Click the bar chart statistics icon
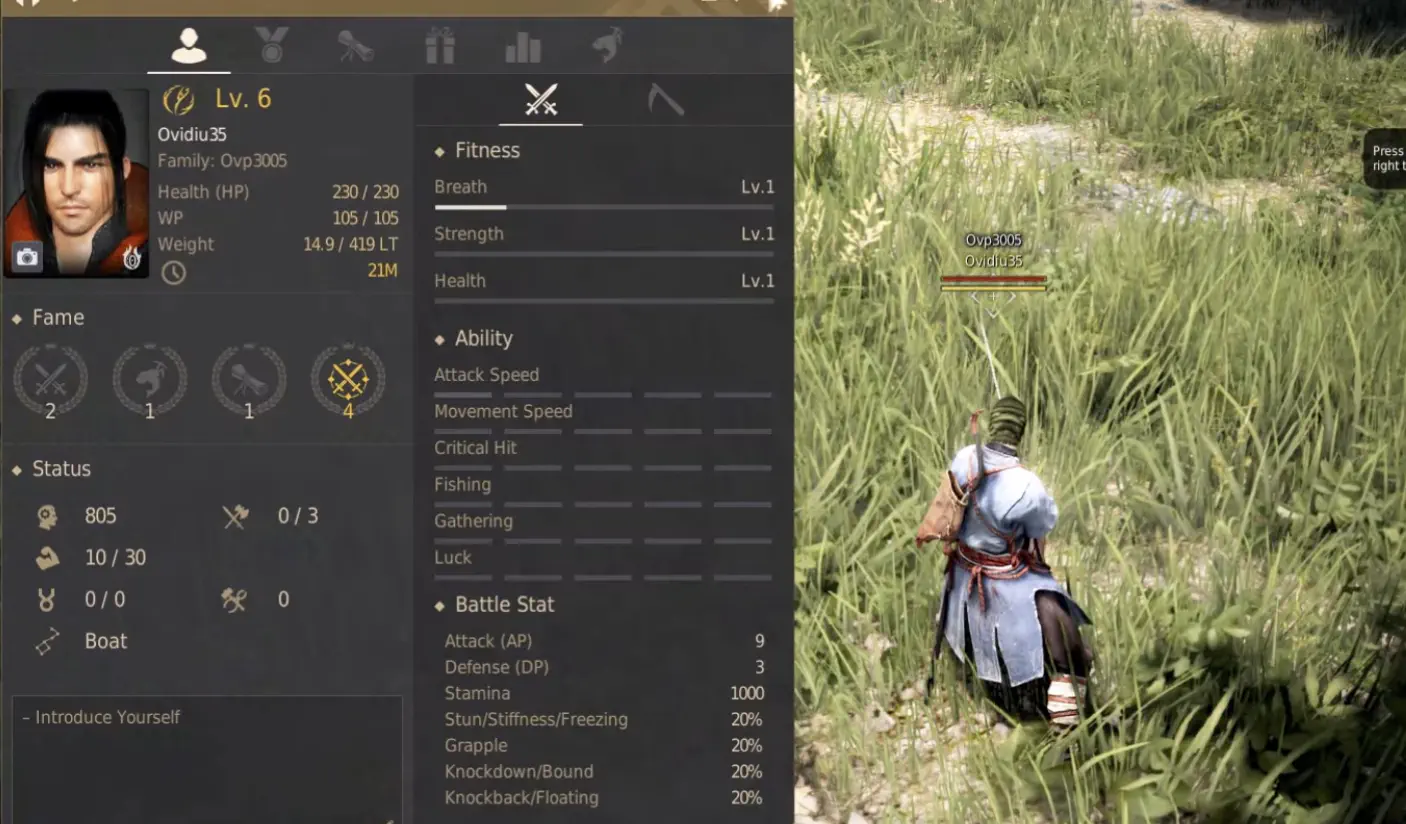 click(523, 44)
